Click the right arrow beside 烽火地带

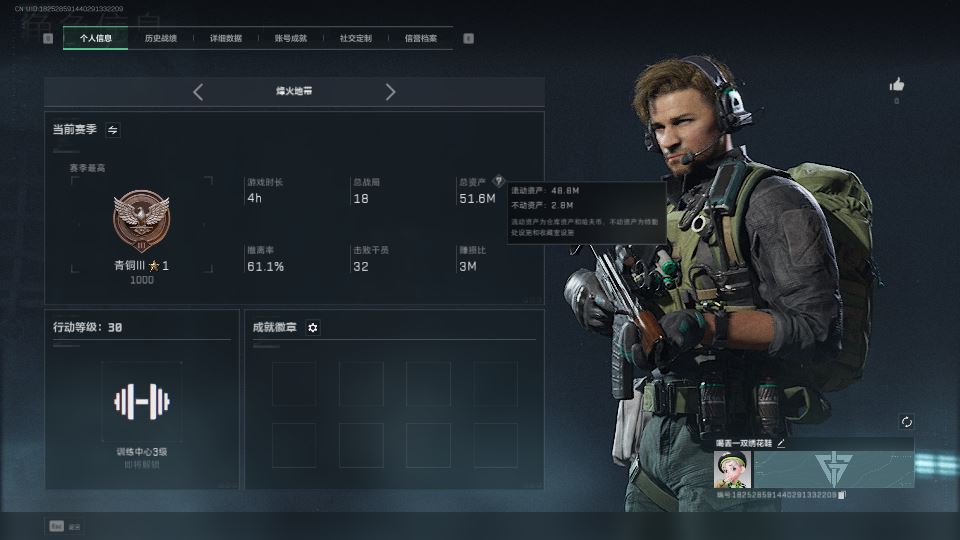tap(390, 92)
